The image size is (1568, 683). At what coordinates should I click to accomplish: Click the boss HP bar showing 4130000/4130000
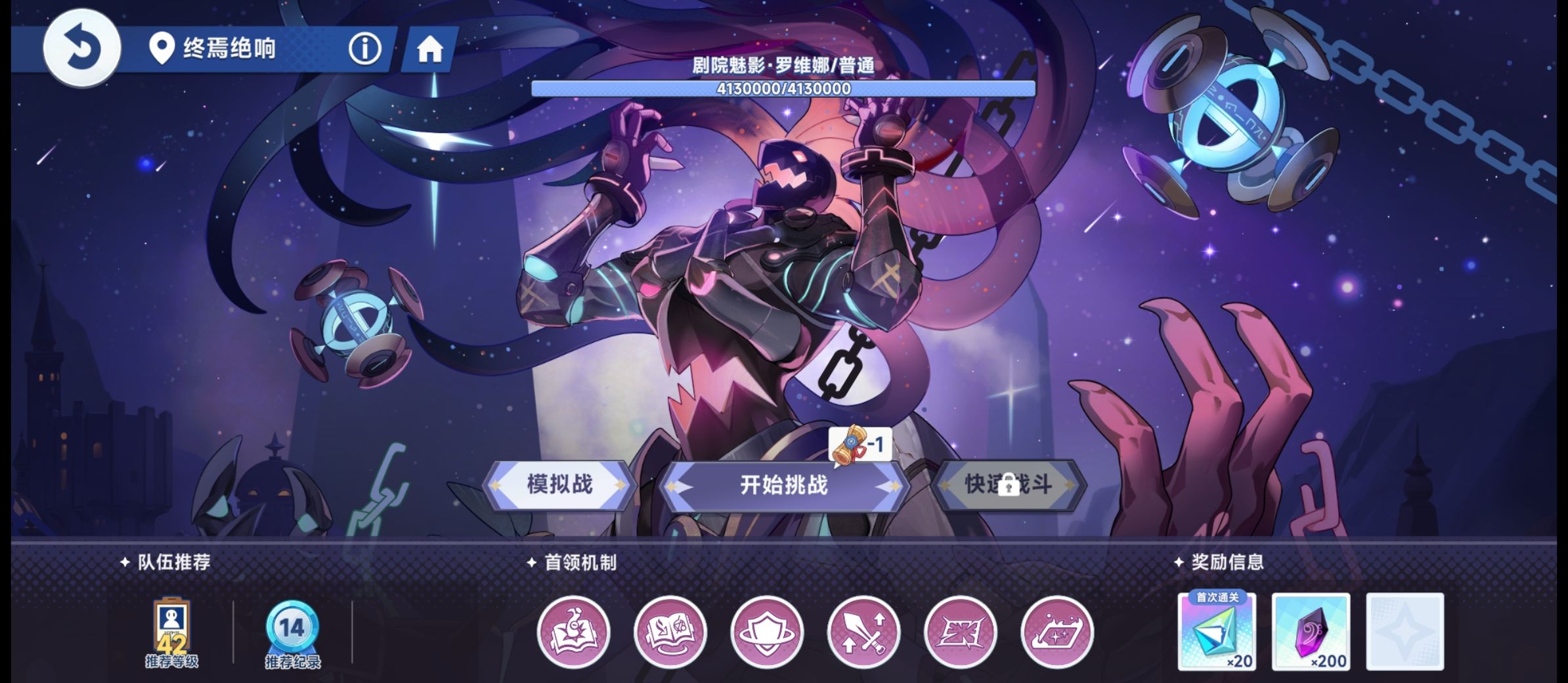click(781, 89)
